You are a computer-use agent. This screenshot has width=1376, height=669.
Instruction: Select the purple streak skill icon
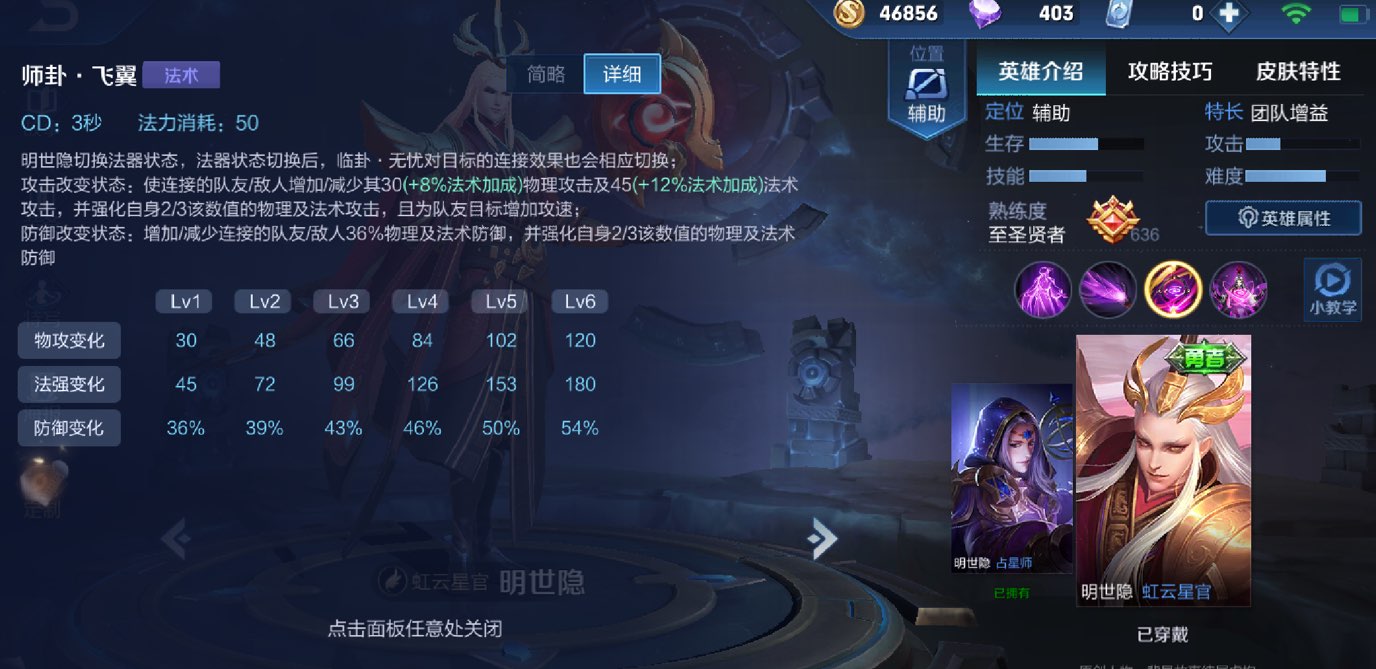click(x=1108, y=289)
